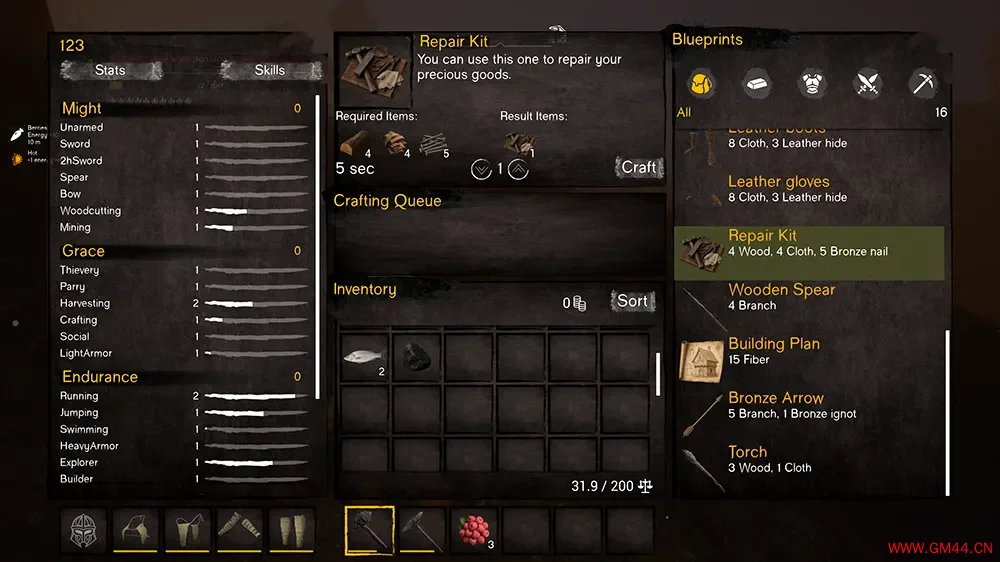Select the fish in the inventory
1000x562 pixels.
365,357
